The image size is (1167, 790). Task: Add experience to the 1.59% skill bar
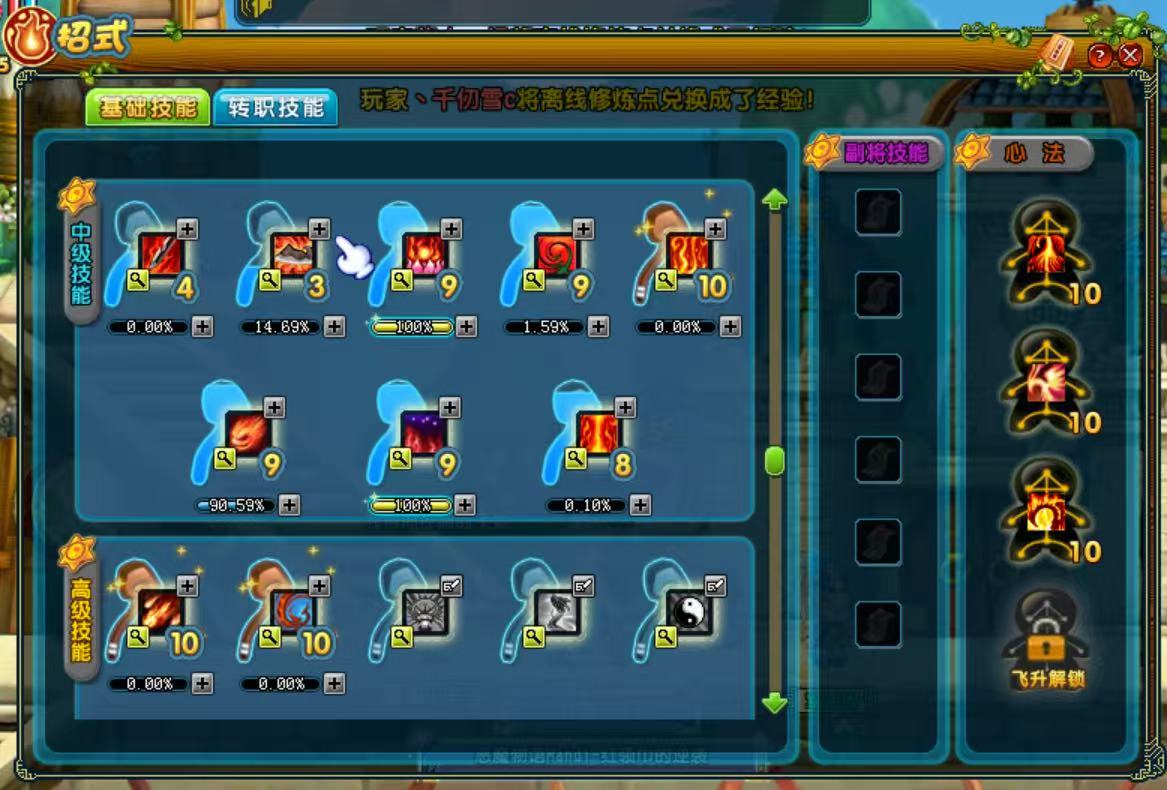[598, 327]
